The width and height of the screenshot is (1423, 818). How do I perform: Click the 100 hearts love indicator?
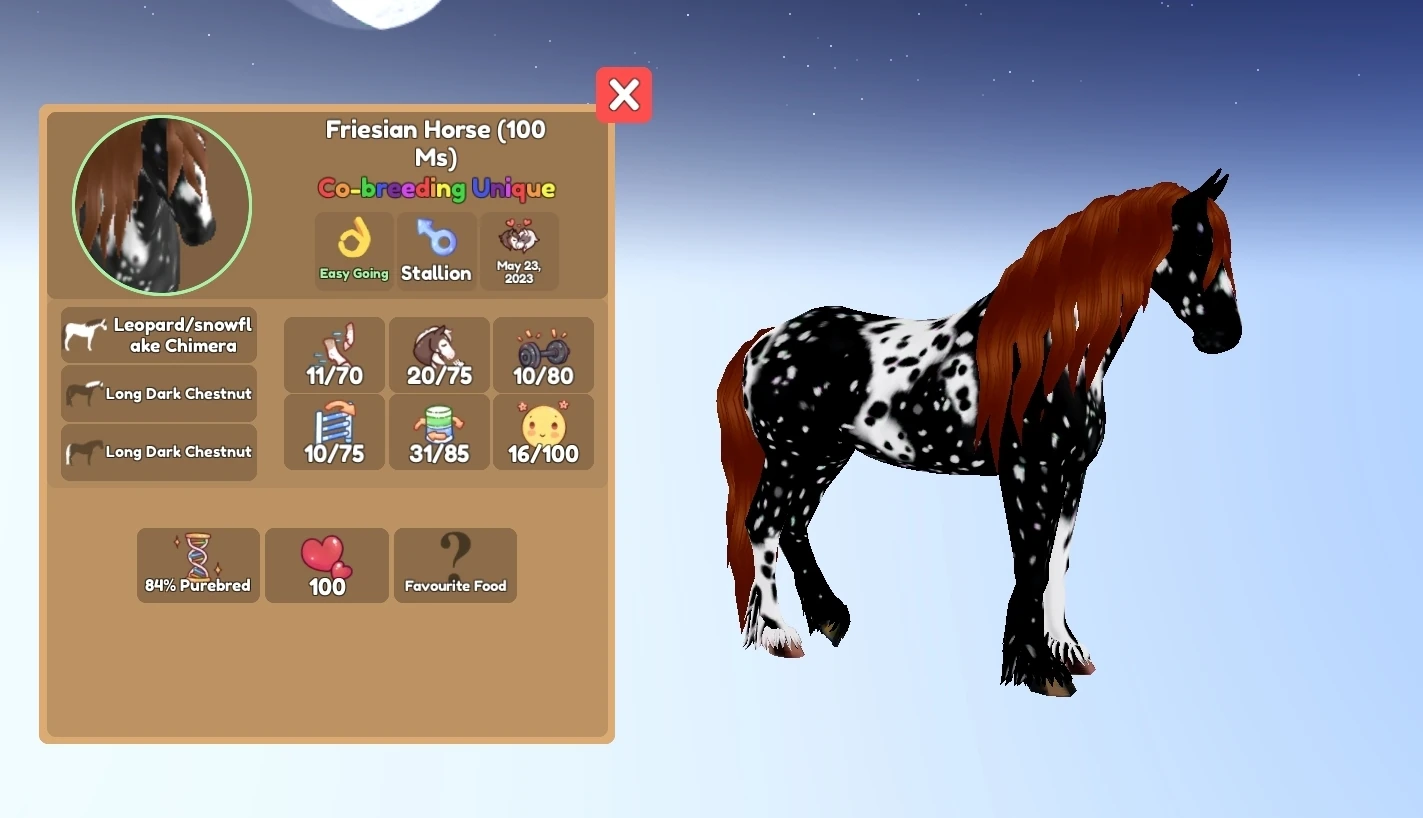(326, 565)
